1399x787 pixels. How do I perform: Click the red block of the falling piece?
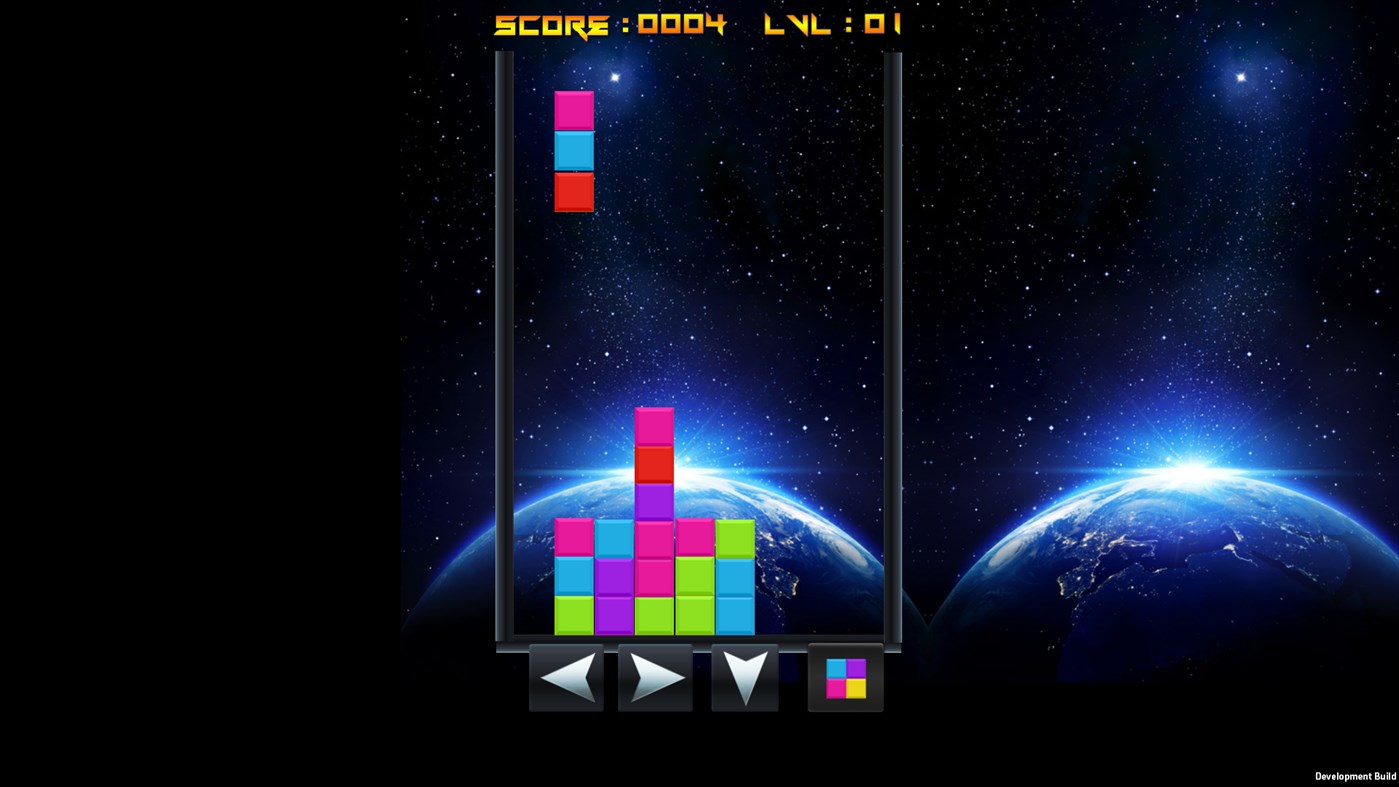[573, 192]
